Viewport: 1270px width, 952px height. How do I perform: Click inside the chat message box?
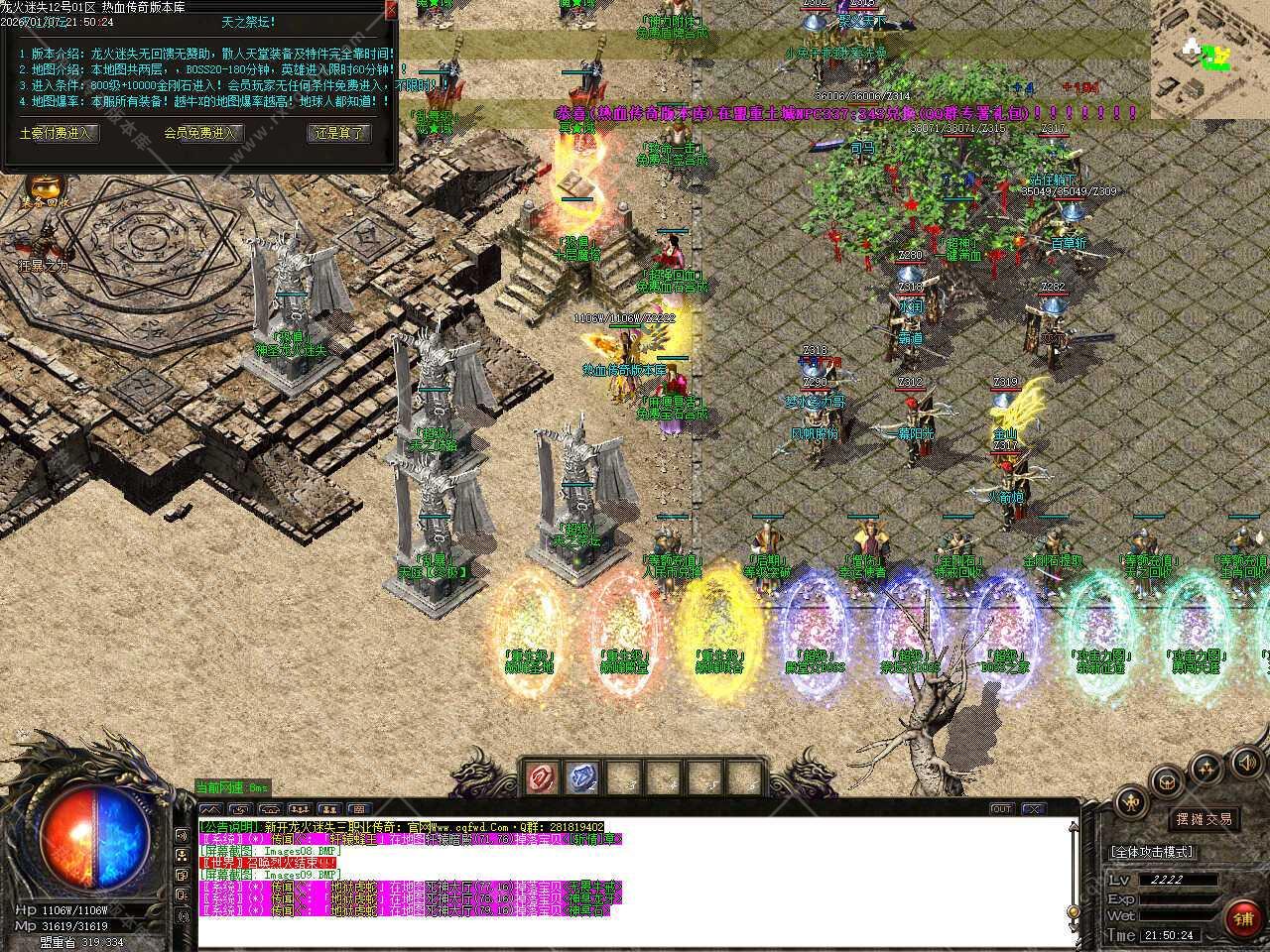point(635,883)
